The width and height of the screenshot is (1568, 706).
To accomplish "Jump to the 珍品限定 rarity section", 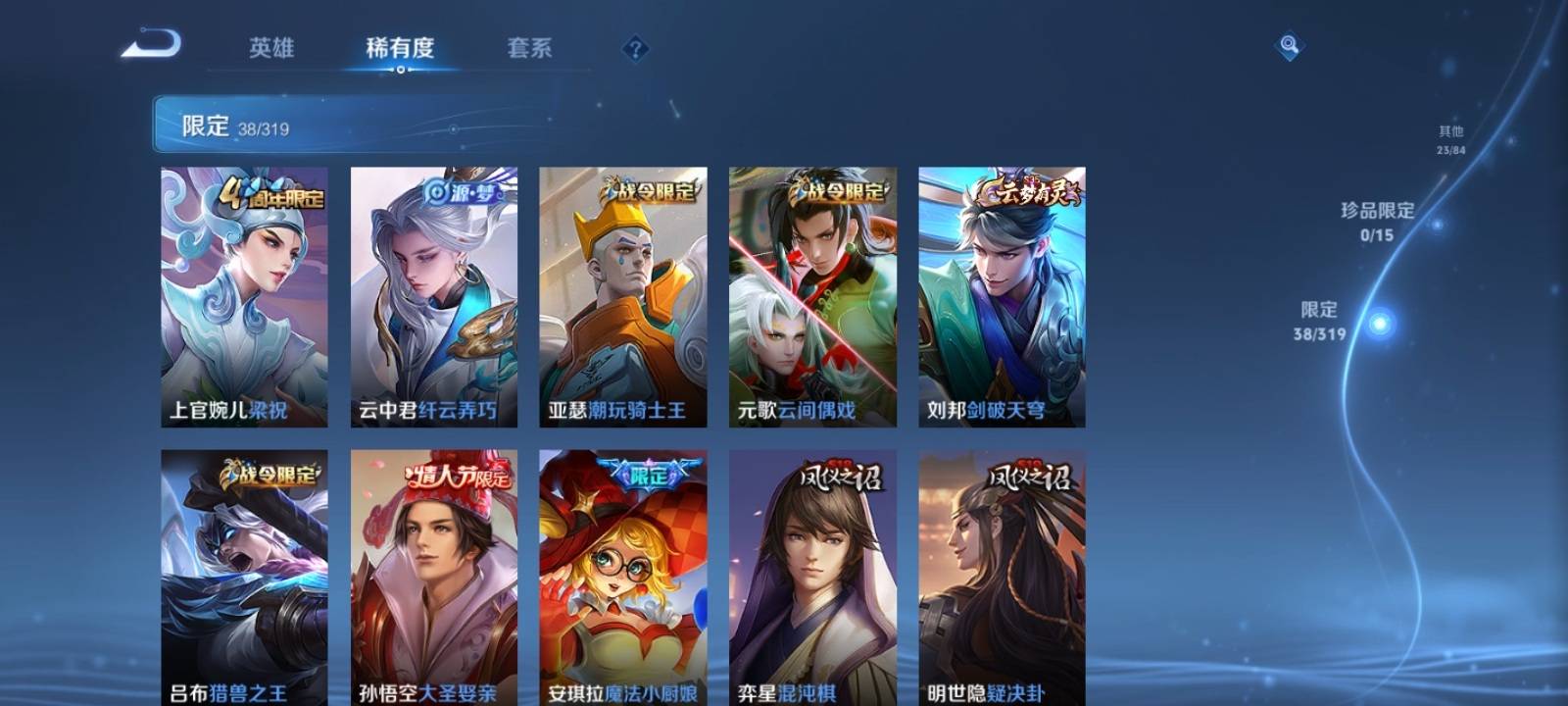I will click(1378, 221).
